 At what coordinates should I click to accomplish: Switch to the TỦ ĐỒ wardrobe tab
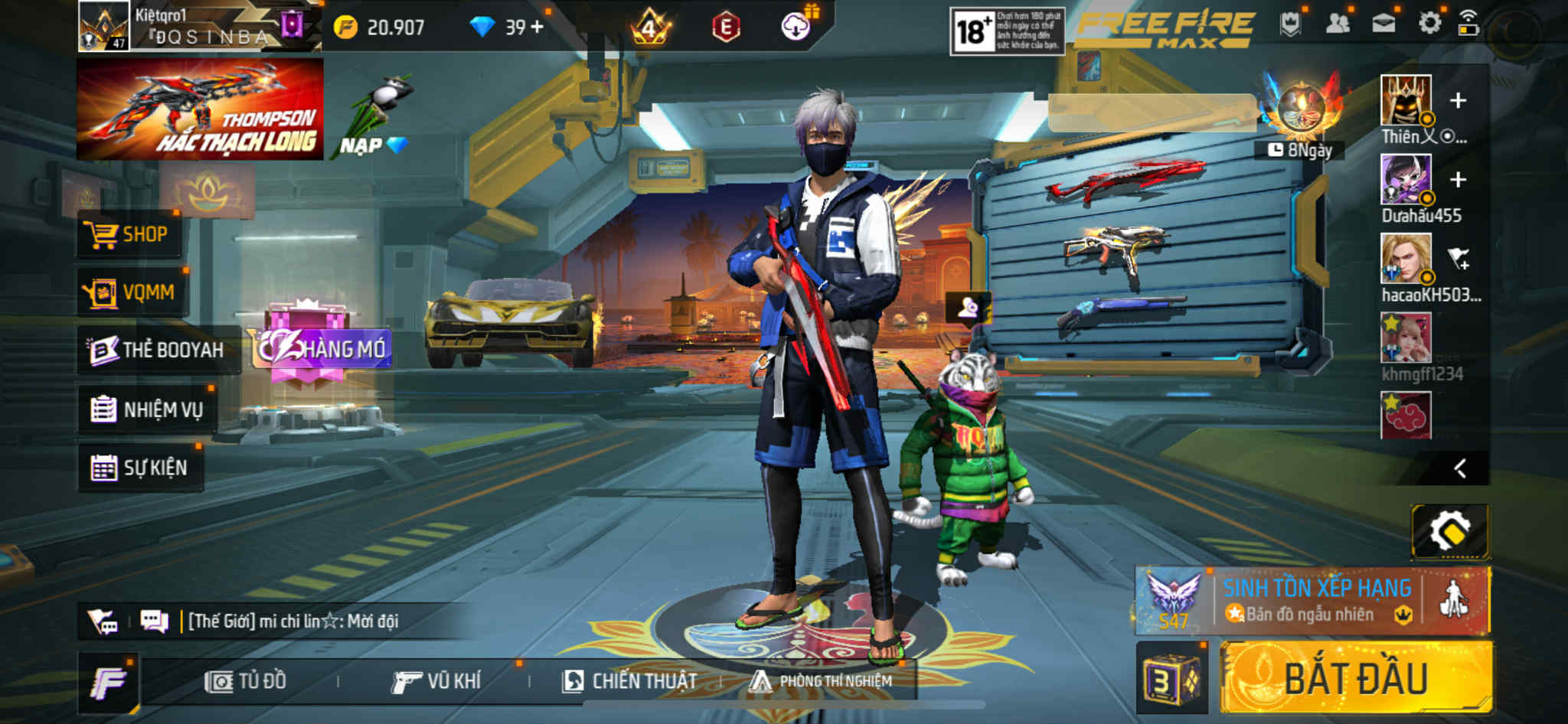(x=246, y=681)
